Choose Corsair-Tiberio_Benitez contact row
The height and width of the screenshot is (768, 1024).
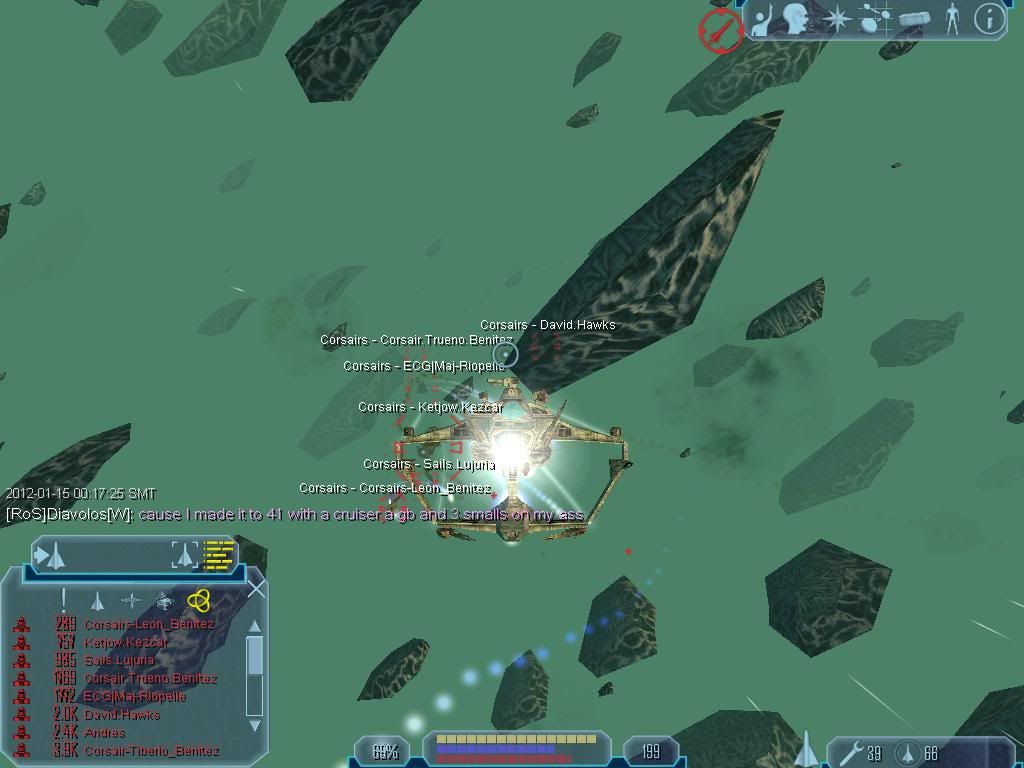(151, 750)
